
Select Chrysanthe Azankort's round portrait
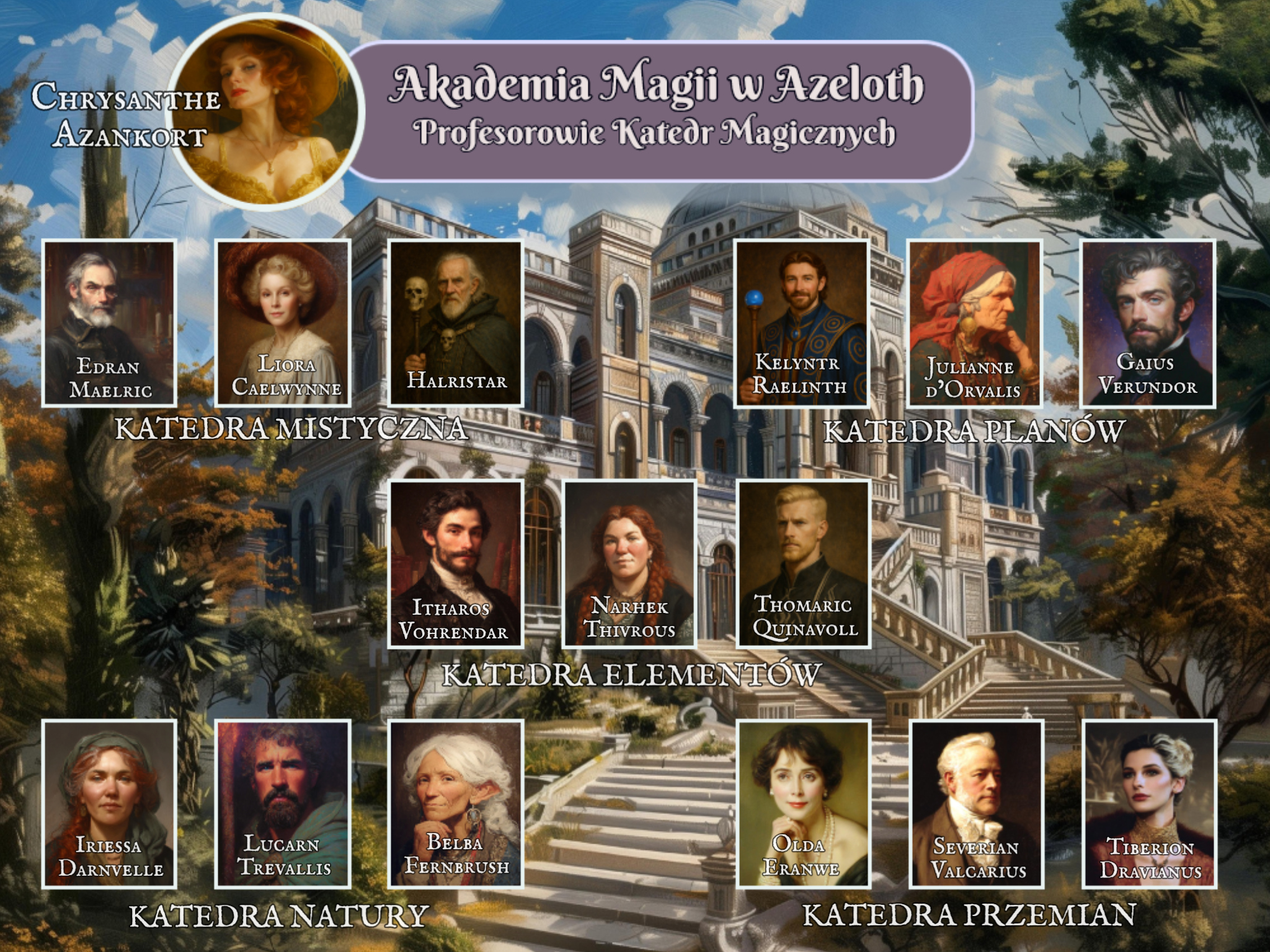tap(264, 110)
